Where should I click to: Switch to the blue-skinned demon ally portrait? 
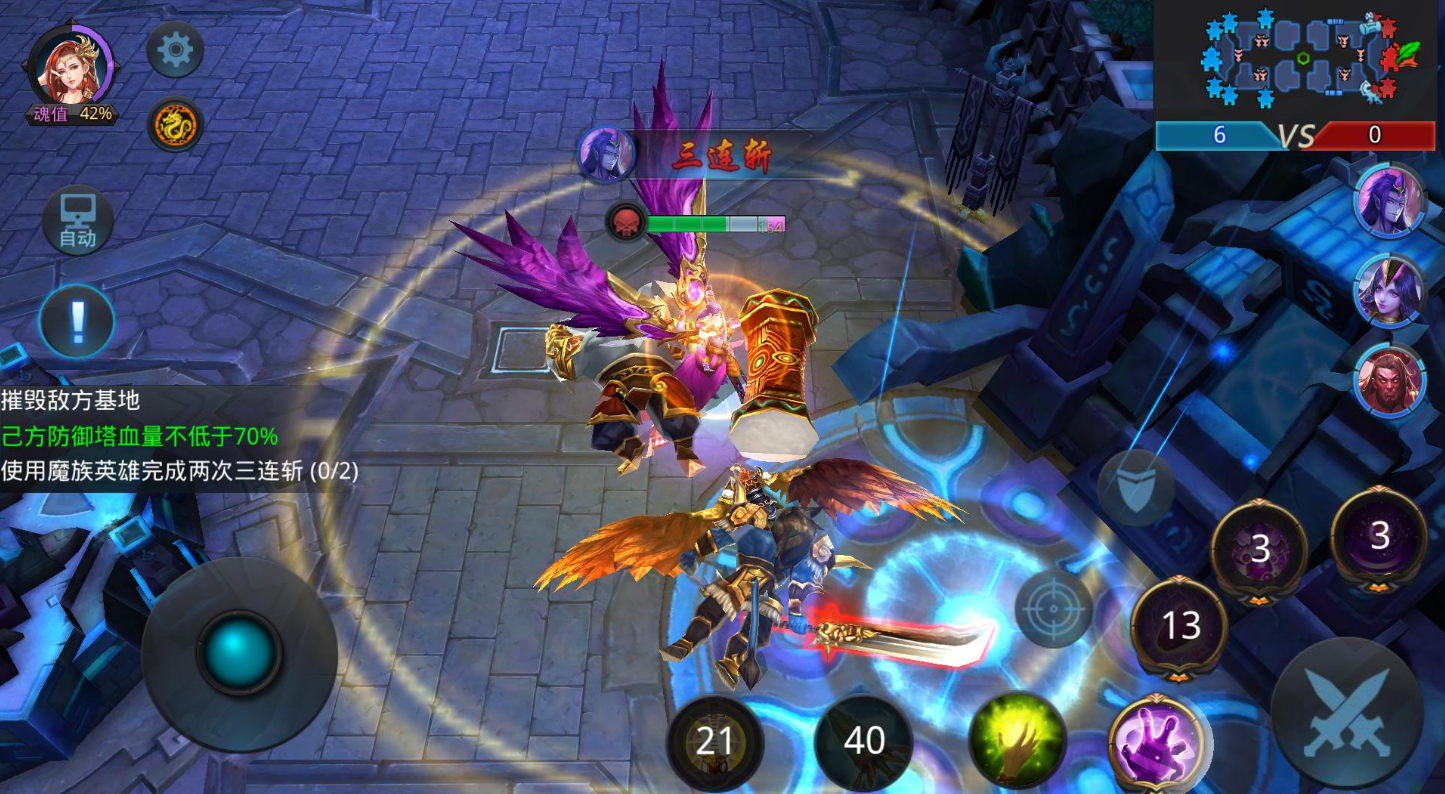point(1390,201)
